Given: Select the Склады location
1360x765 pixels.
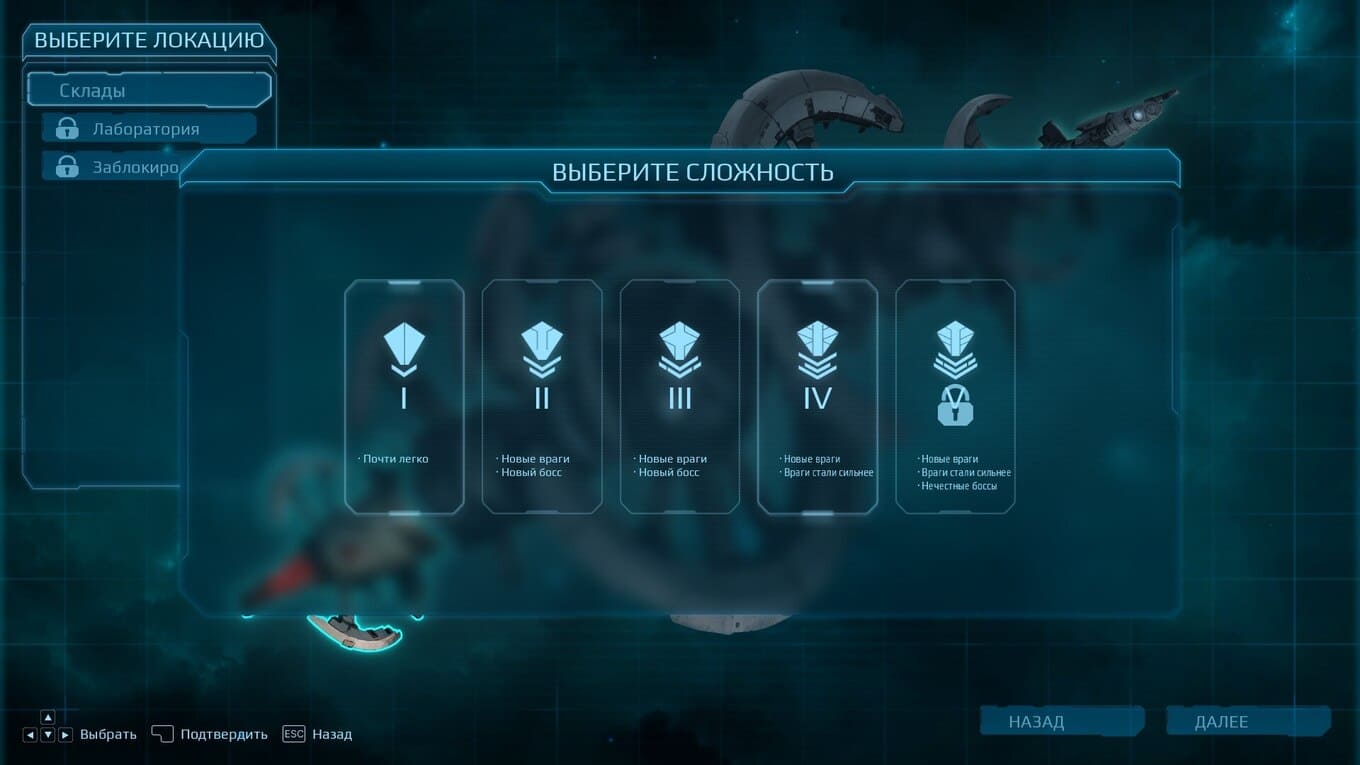Looking at the screenshot, I should pos(150,90).
